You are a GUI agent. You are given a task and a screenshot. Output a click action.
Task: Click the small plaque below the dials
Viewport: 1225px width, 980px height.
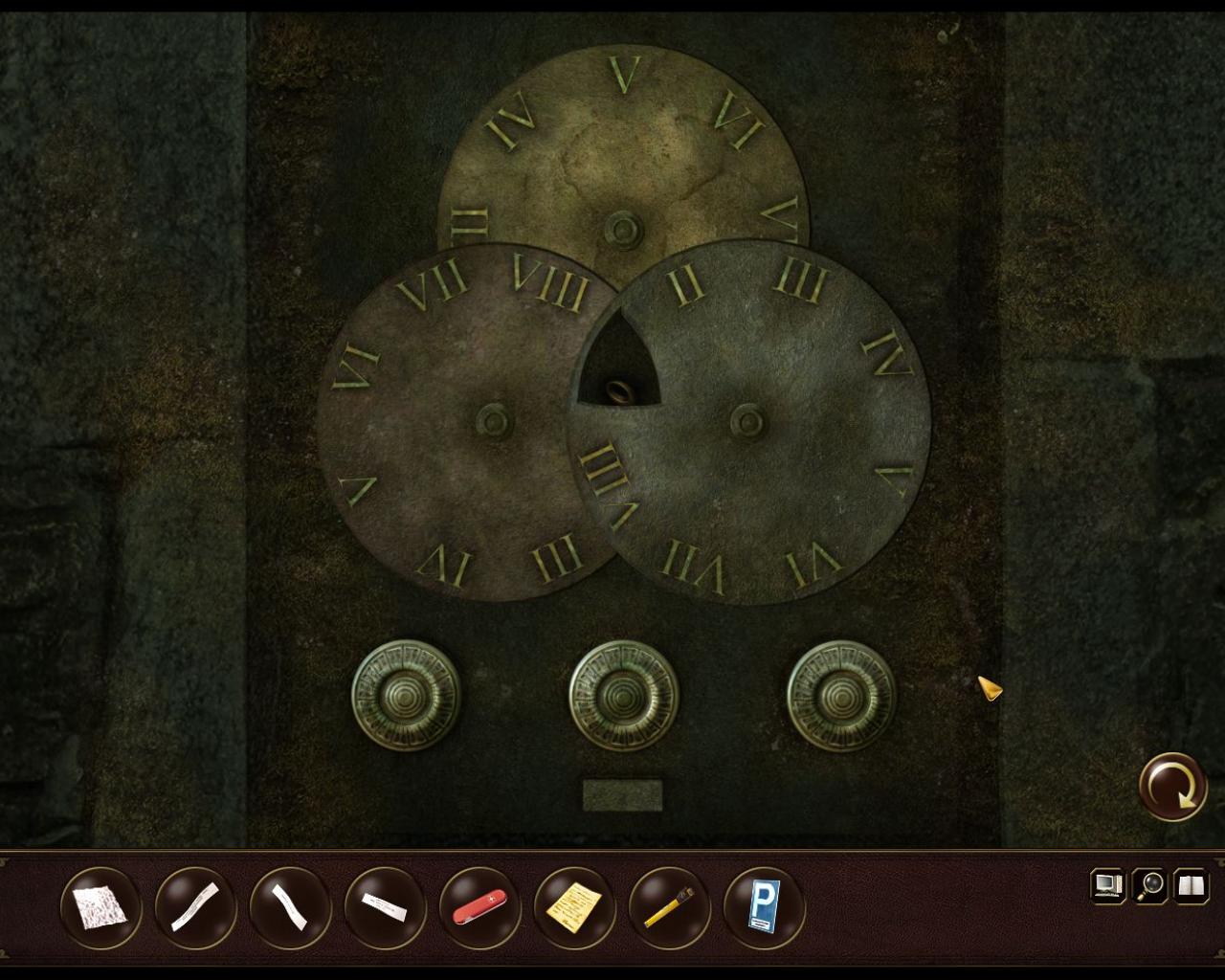(x=623, y=791)
